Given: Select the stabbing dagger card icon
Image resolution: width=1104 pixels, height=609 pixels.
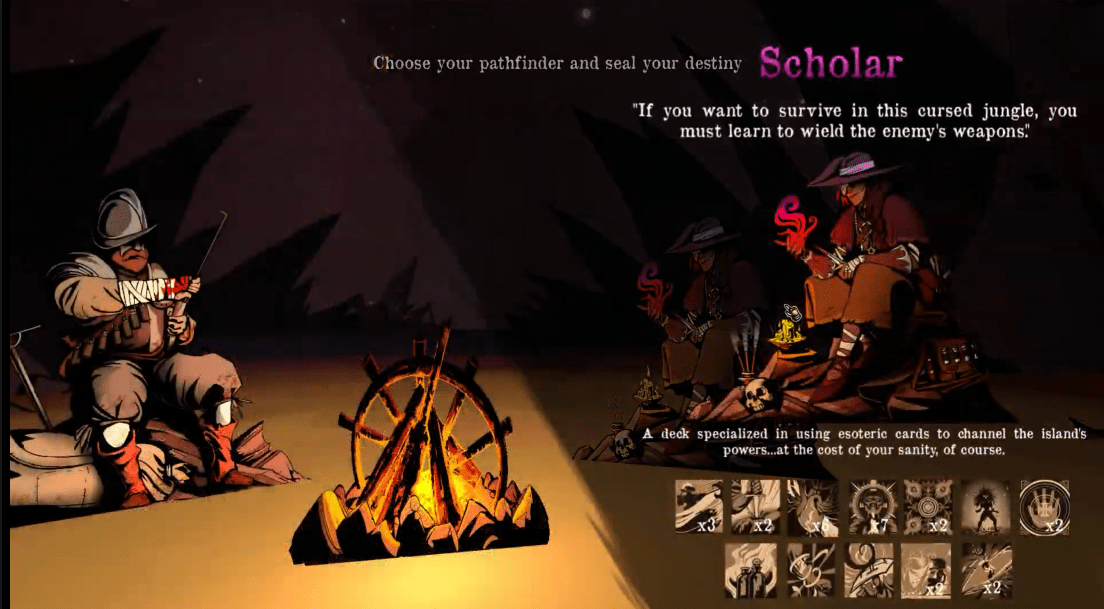Looking at the screenshot, I should click(x=755, y=505).
